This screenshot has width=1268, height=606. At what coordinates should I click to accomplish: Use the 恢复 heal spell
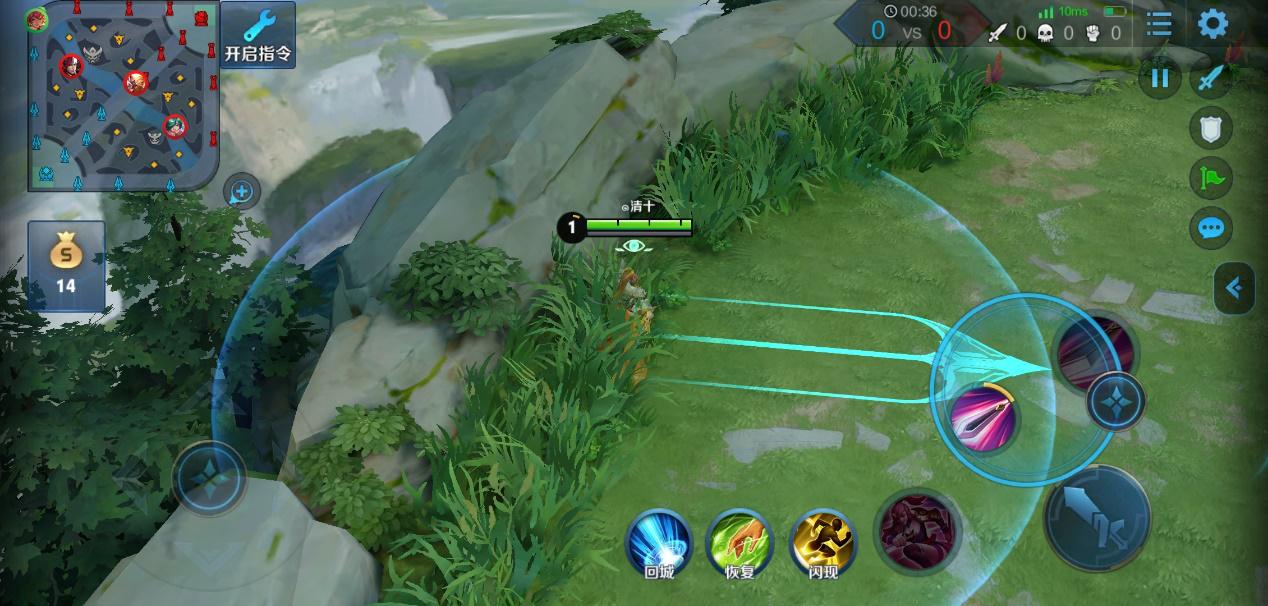click(x=739, y=544)
